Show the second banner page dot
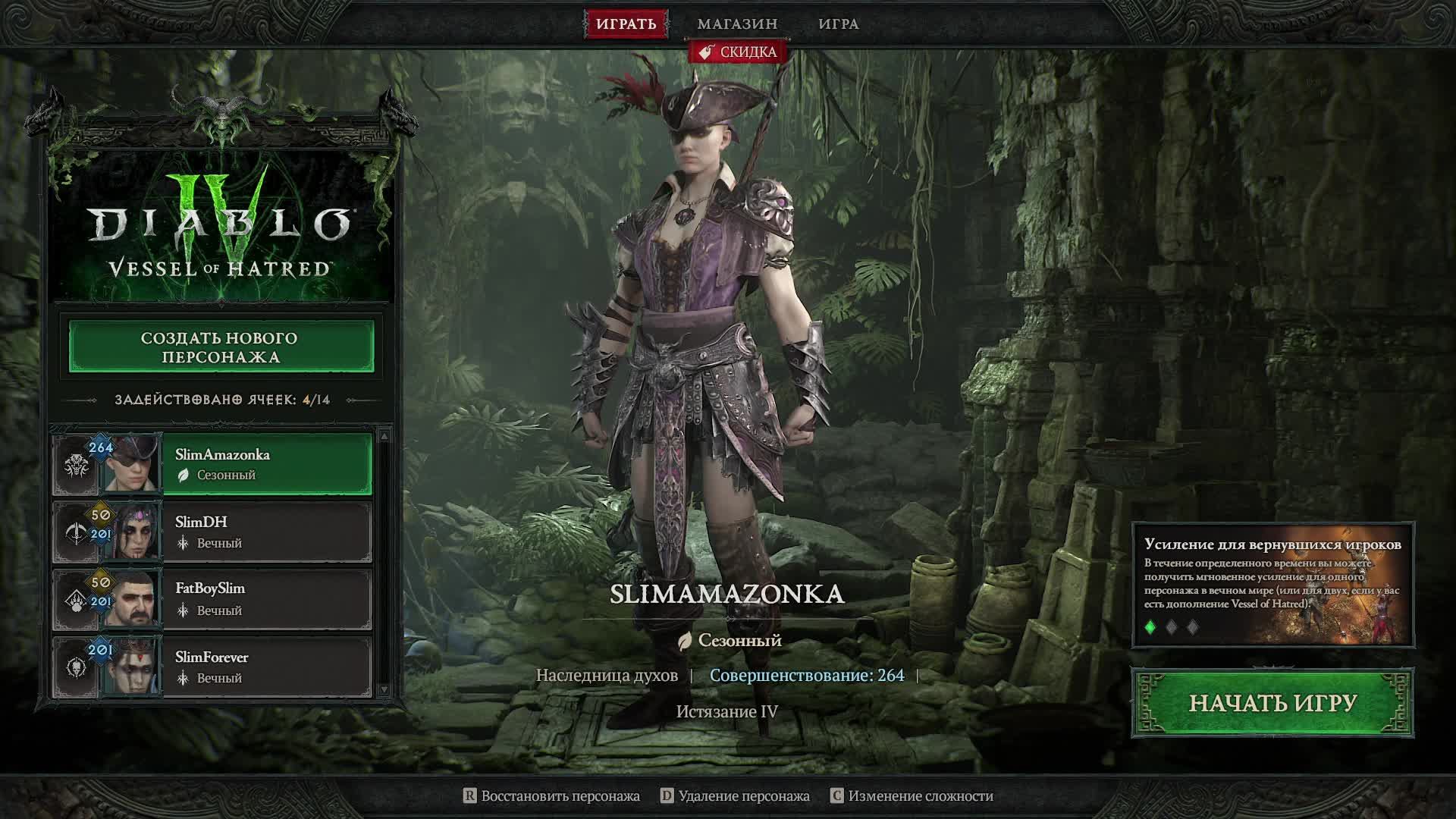 pos(1172,627)
